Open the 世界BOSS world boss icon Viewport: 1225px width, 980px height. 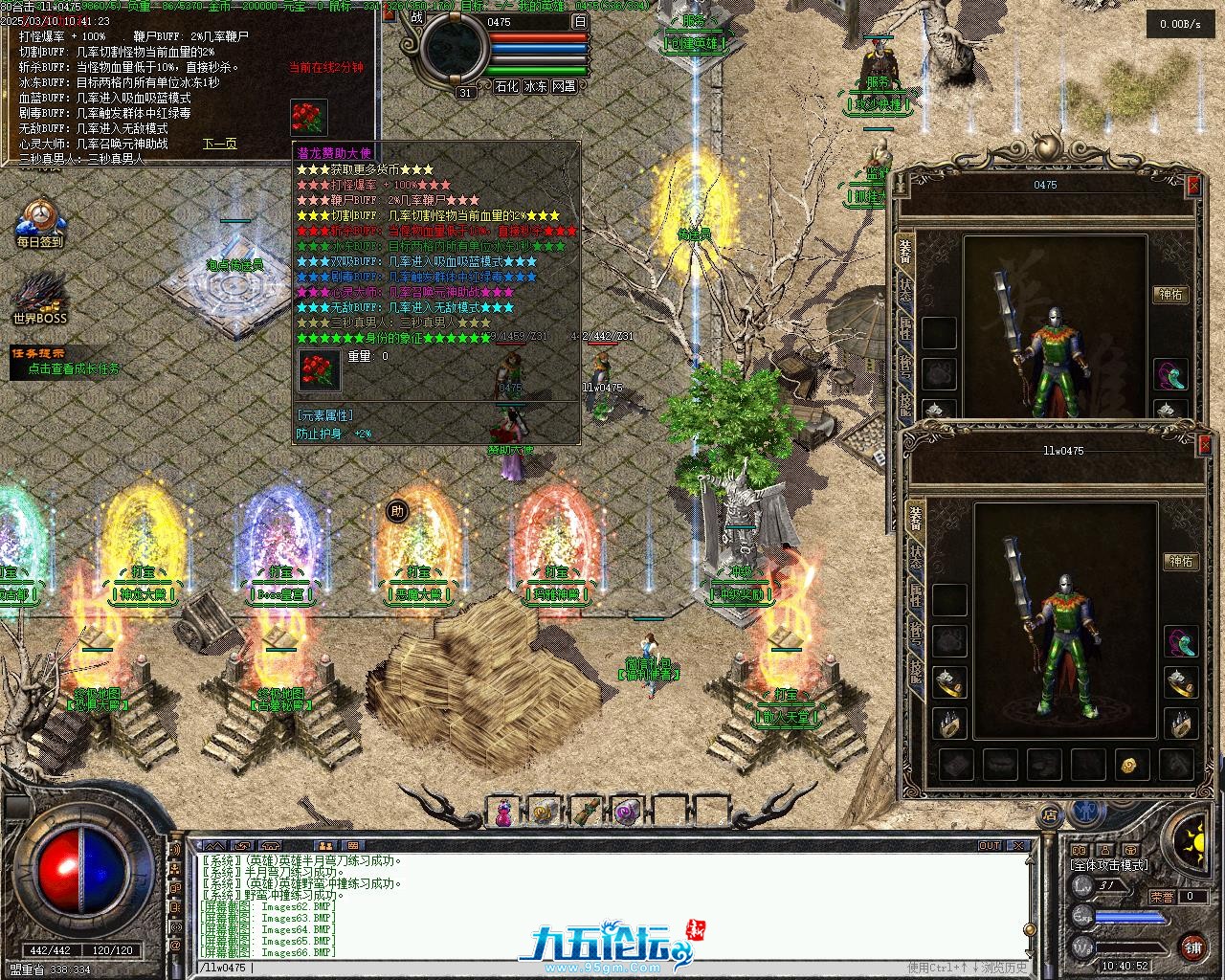(x=39, y=299)
